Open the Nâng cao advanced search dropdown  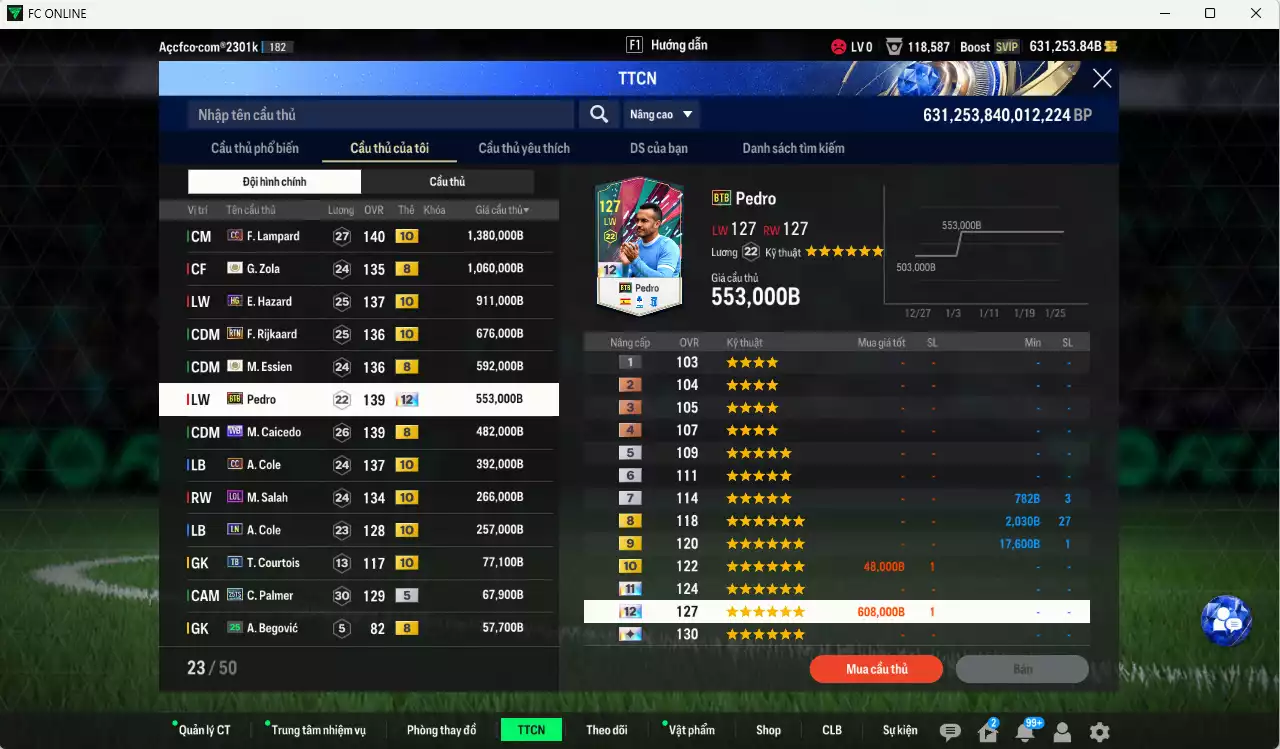pos(661,114)
